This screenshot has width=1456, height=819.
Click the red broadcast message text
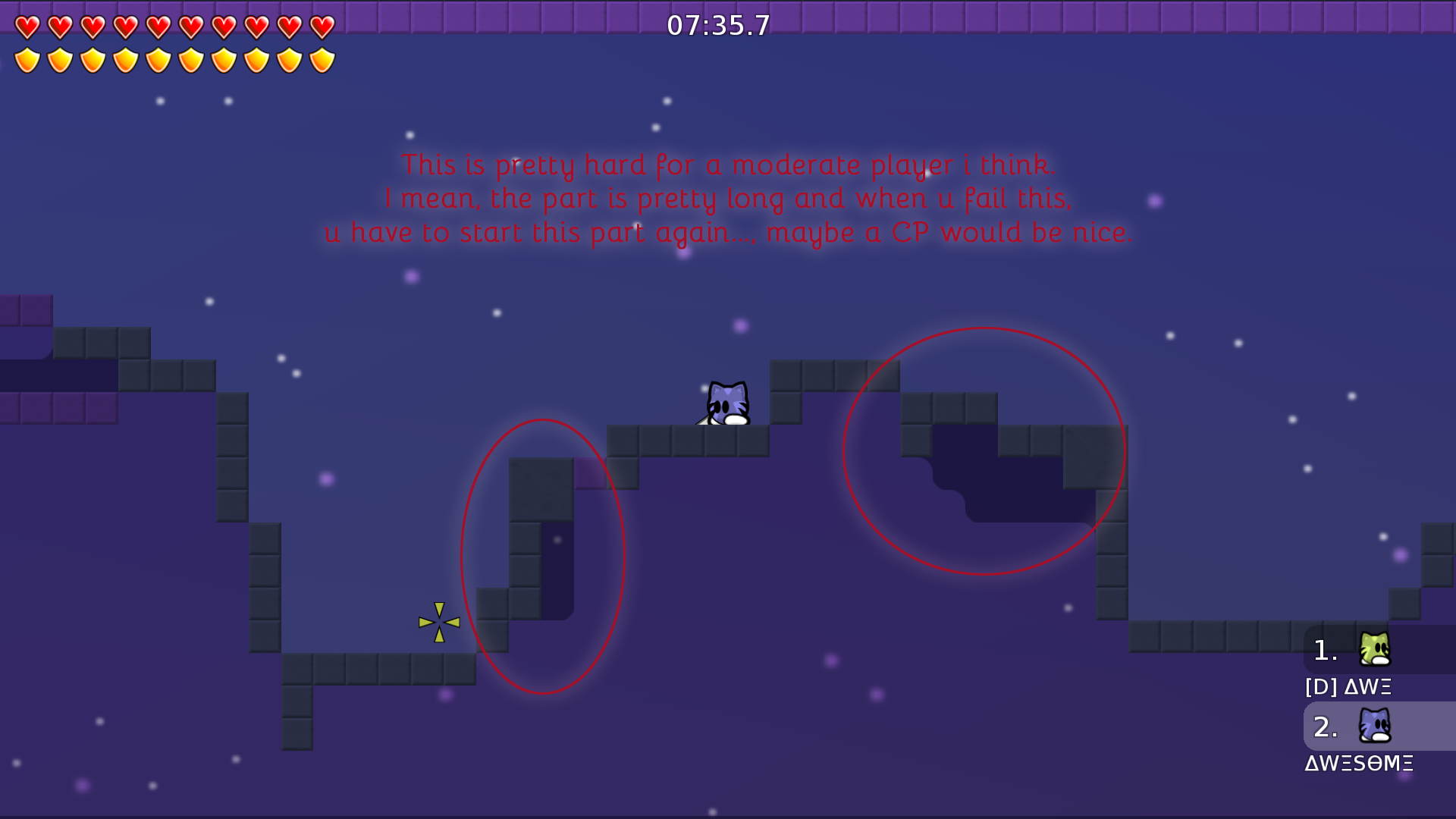728,197
